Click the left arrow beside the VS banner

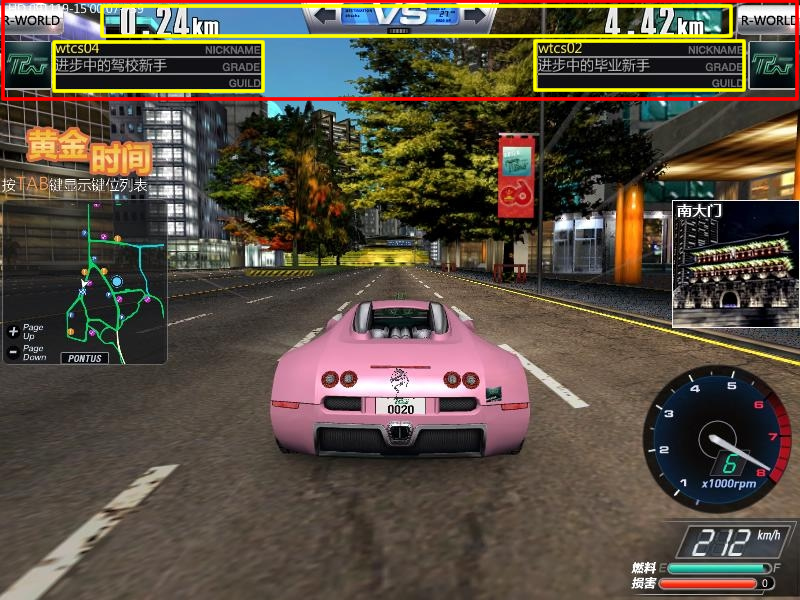[x=325, y=16]
